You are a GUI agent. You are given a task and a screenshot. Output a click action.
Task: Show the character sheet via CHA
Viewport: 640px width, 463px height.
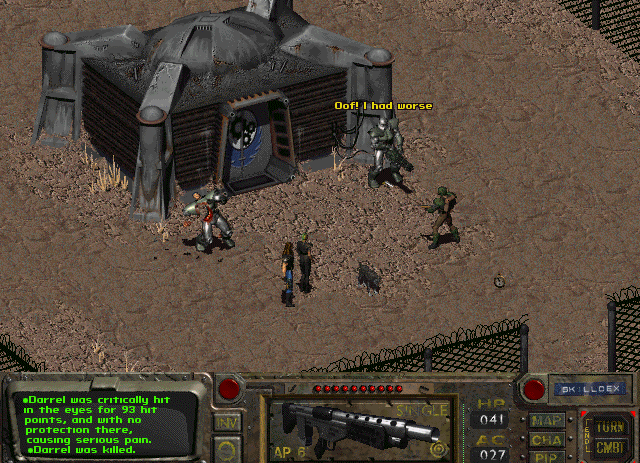pos(546,440)
